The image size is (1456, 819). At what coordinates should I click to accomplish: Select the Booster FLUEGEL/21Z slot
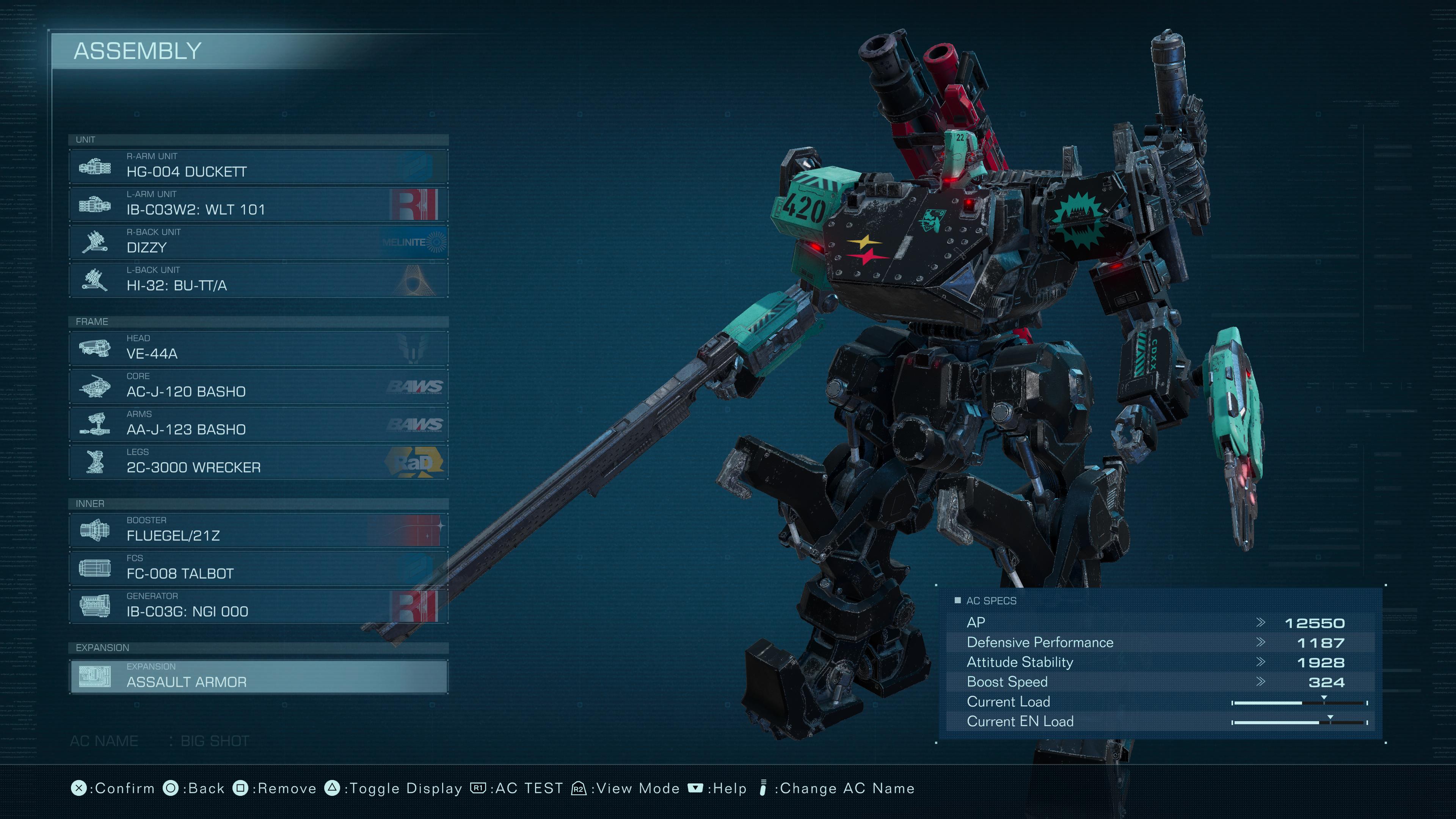(258, 530)
